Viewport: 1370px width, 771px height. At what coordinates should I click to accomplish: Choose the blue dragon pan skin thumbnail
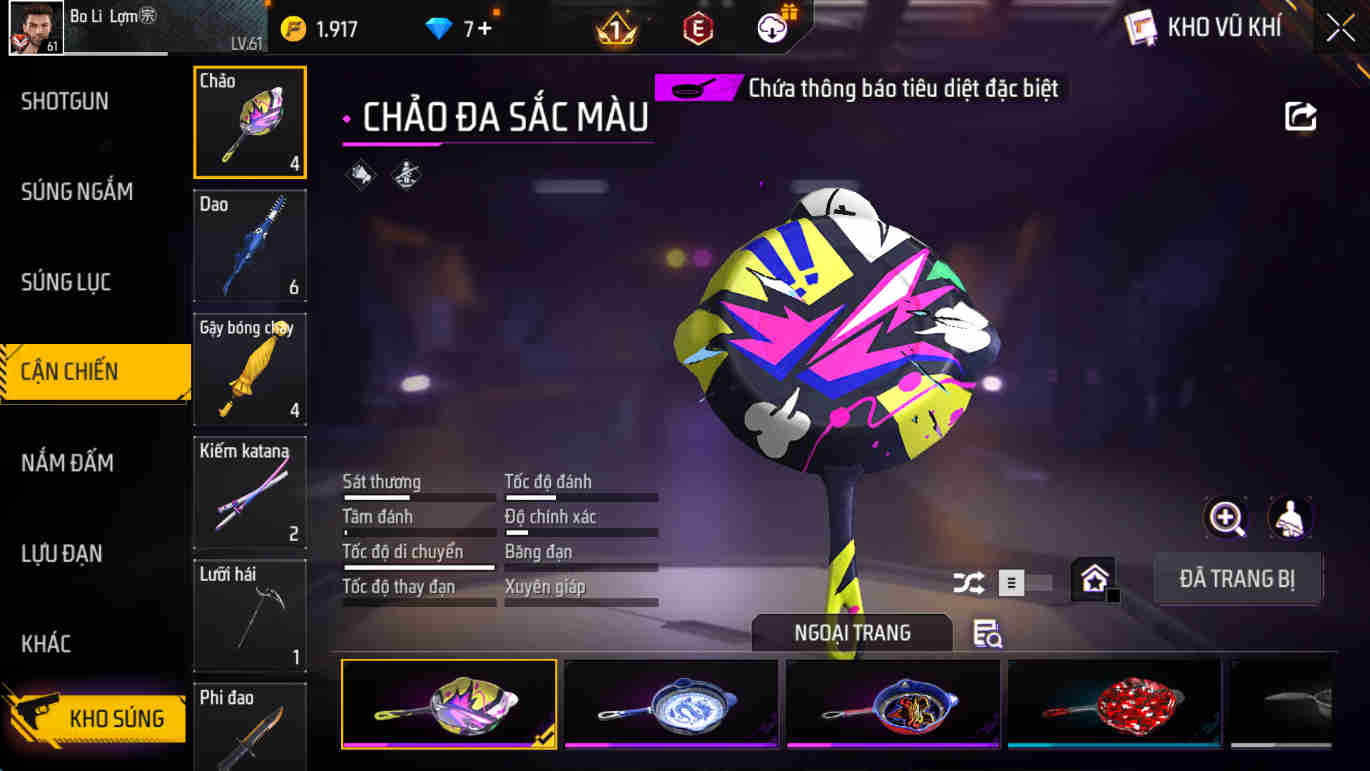pyautogui.click(x=670, y=704)
